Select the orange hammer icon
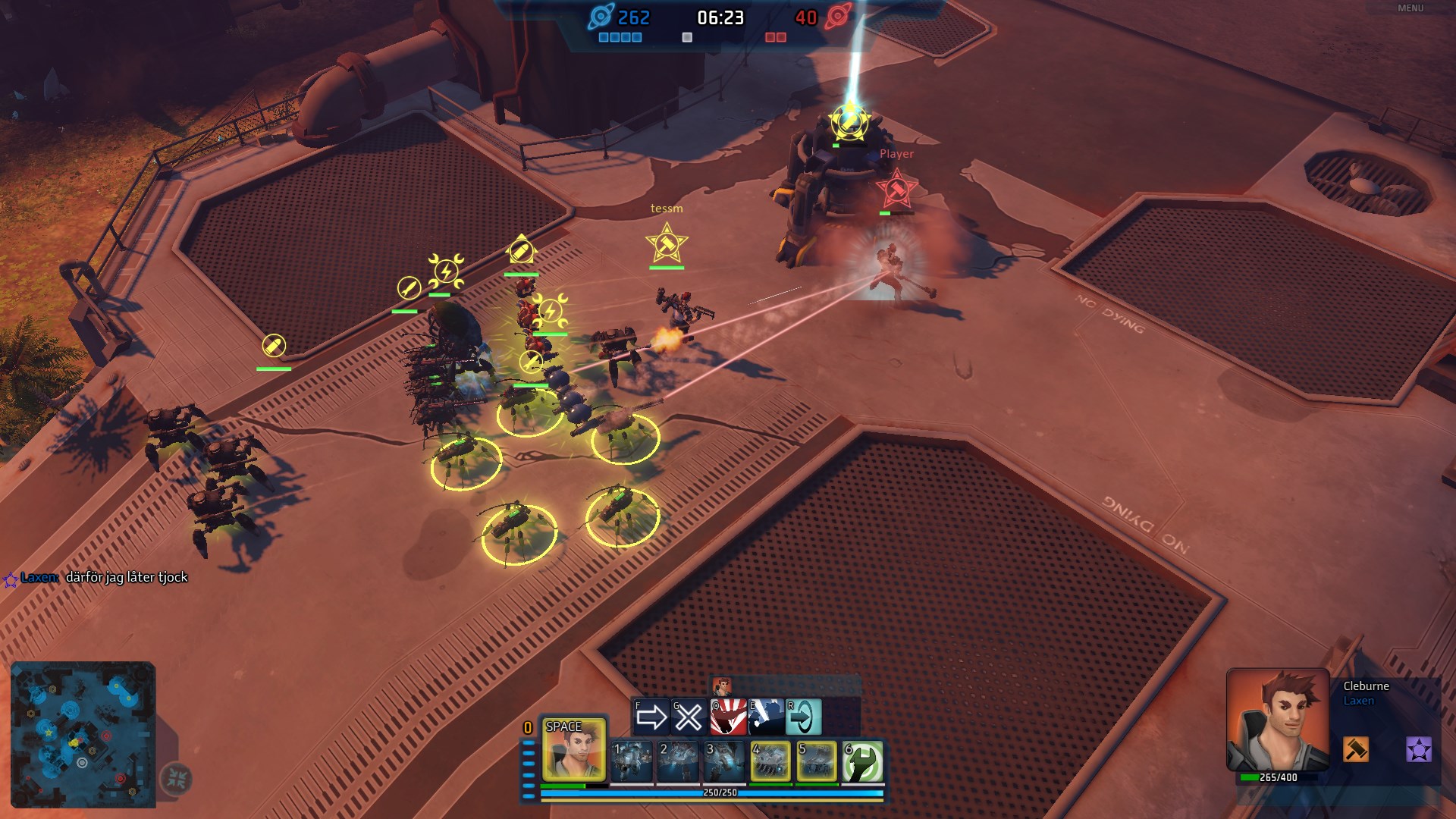The image size is (1456, 819). pyautogui.click(x=1356, y=749)
